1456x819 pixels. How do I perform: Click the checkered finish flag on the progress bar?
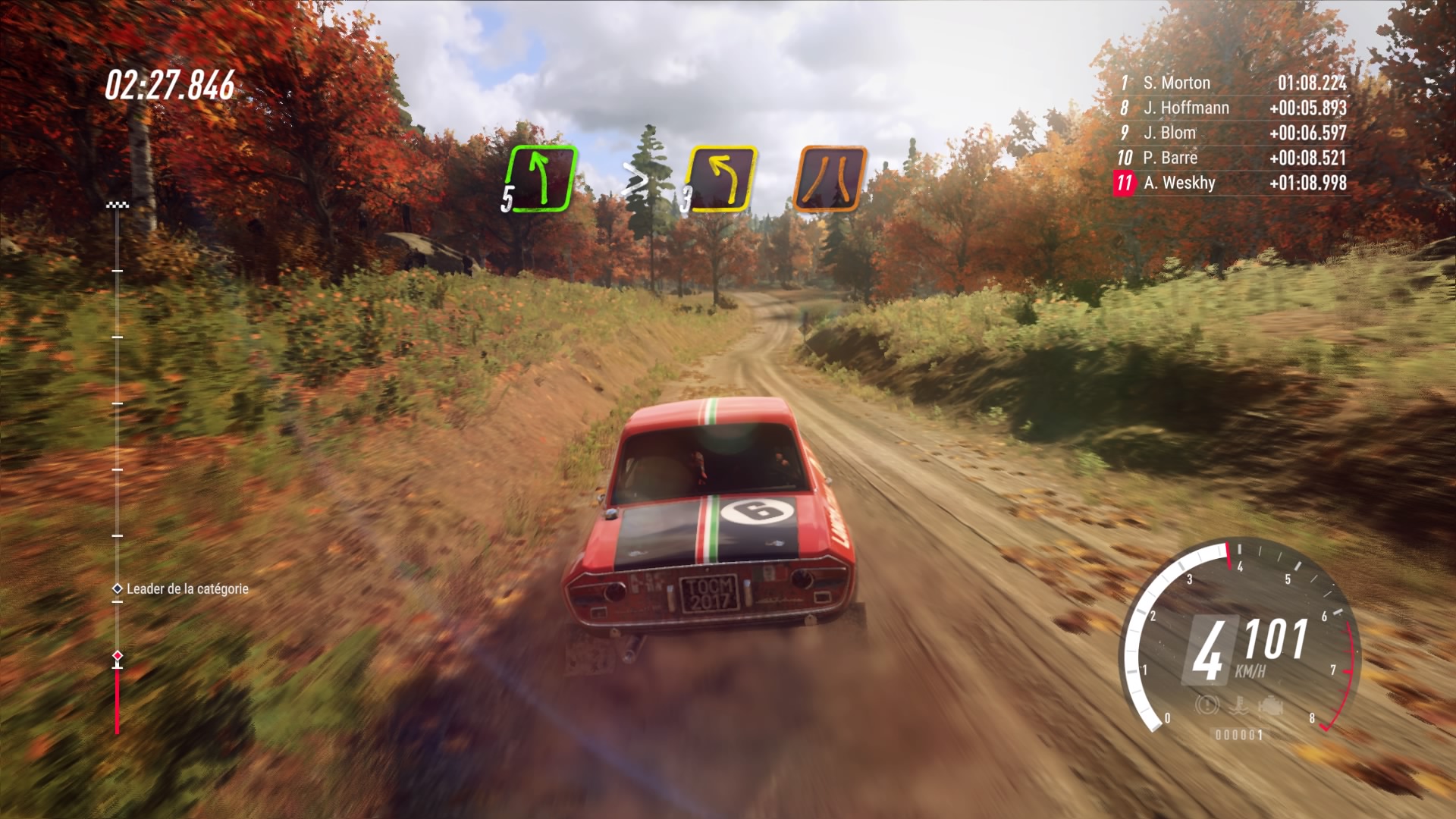click(118, 205)
